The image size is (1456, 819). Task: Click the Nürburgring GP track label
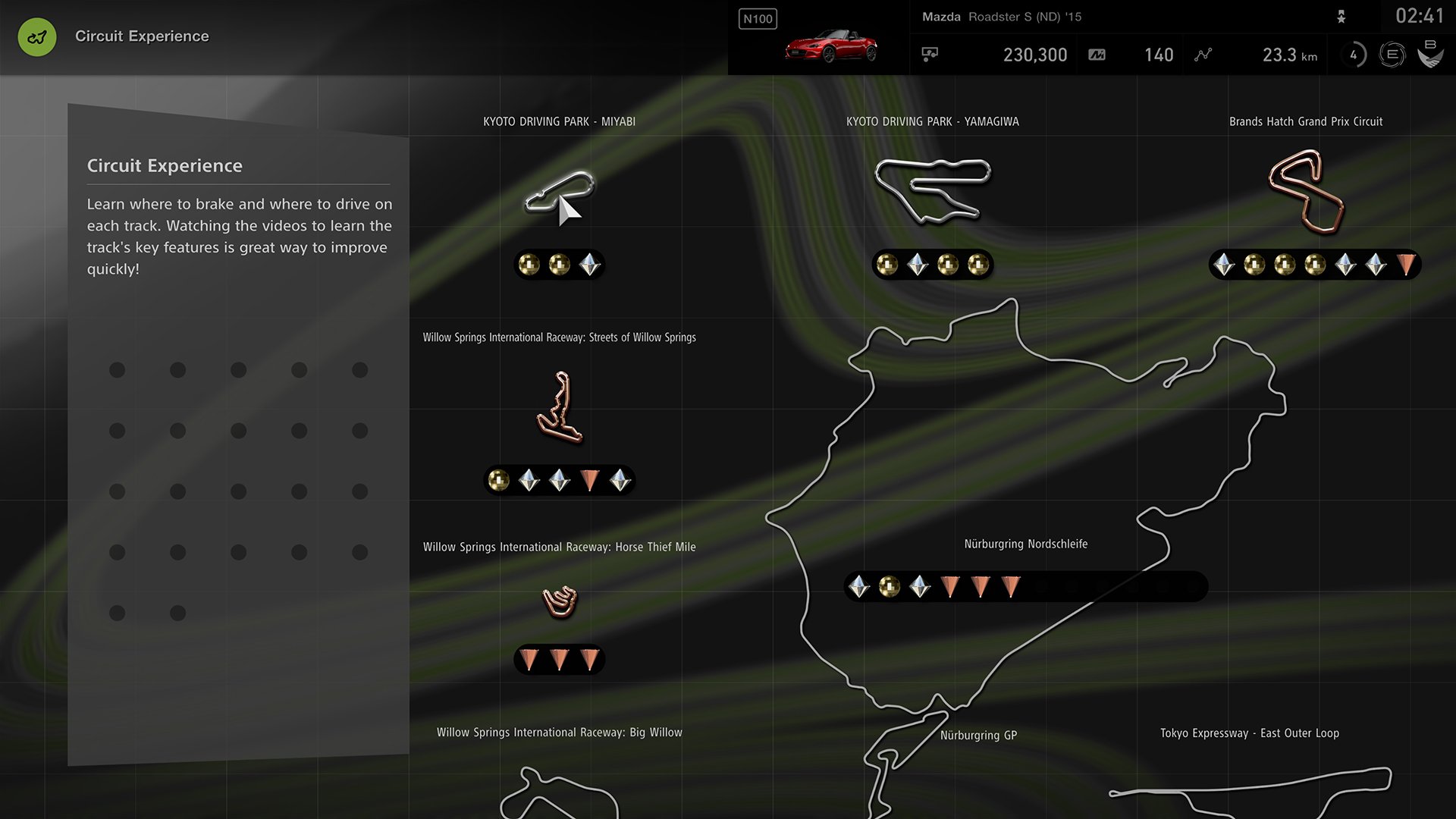pyautogui.click(x=978, y=734)
